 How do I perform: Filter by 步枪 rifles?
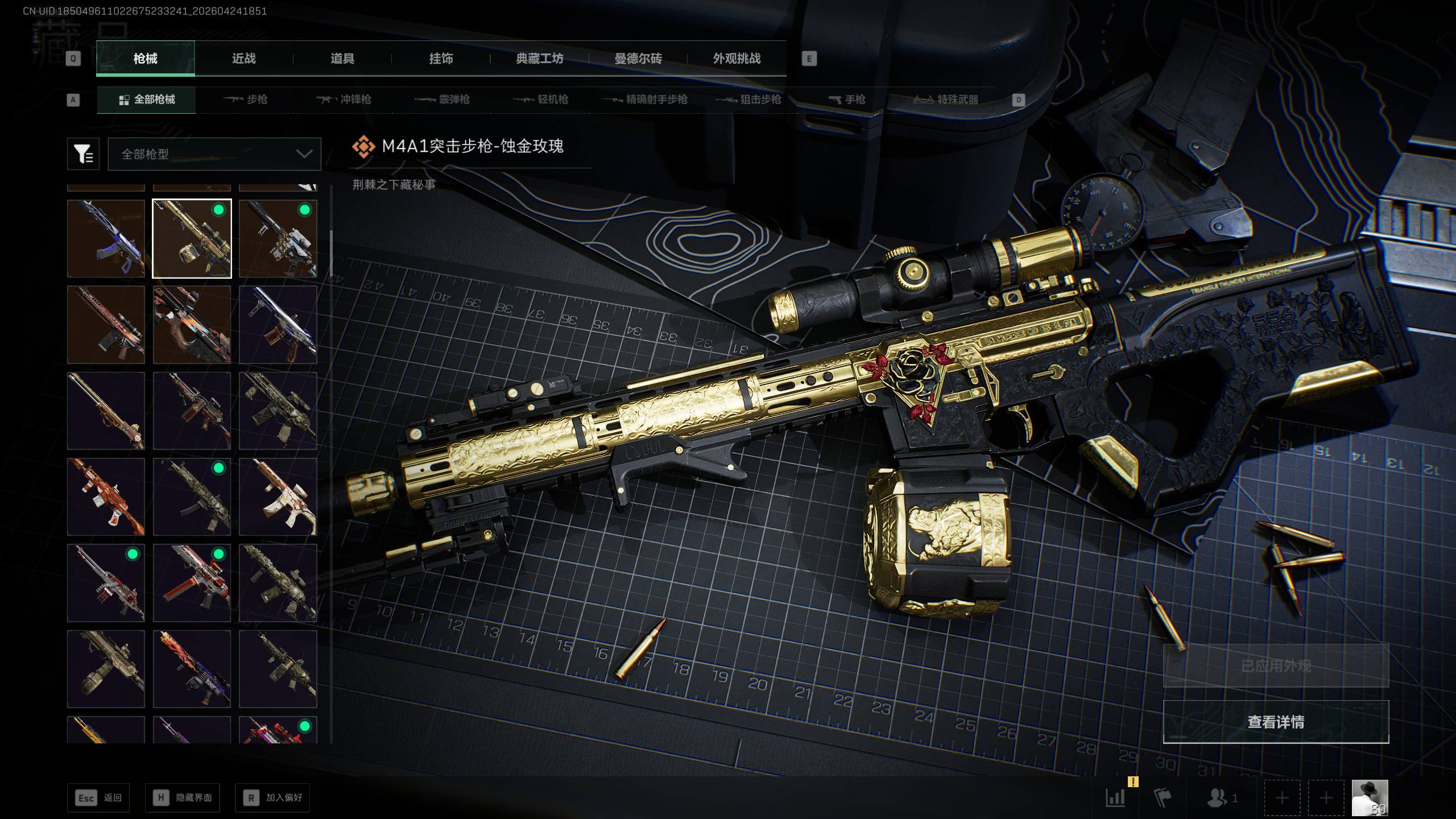[x=245, y=100]
